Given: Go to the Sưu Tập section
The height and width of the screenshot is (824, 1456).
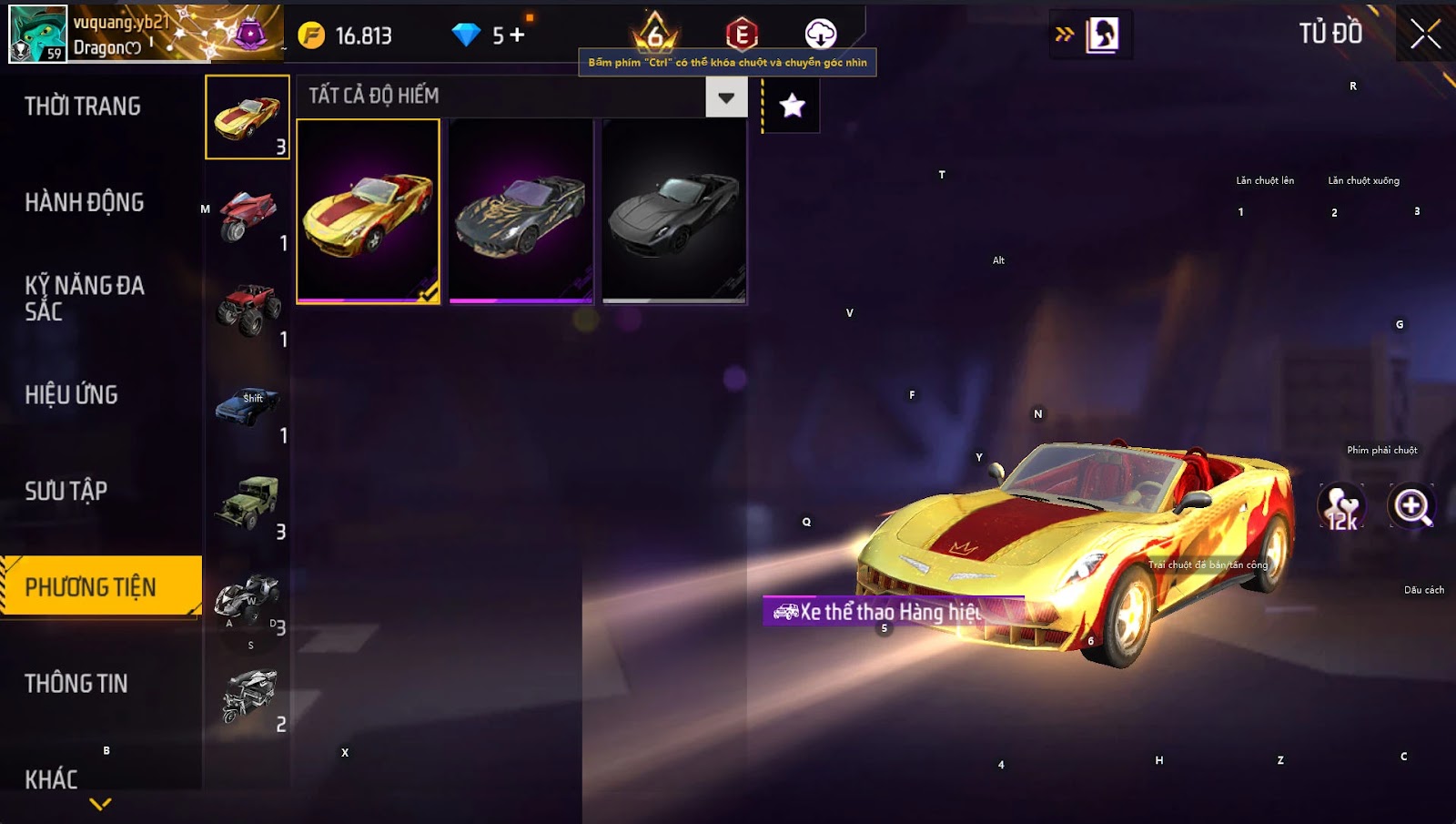Looking at the screenshot, I should (66, 492).
